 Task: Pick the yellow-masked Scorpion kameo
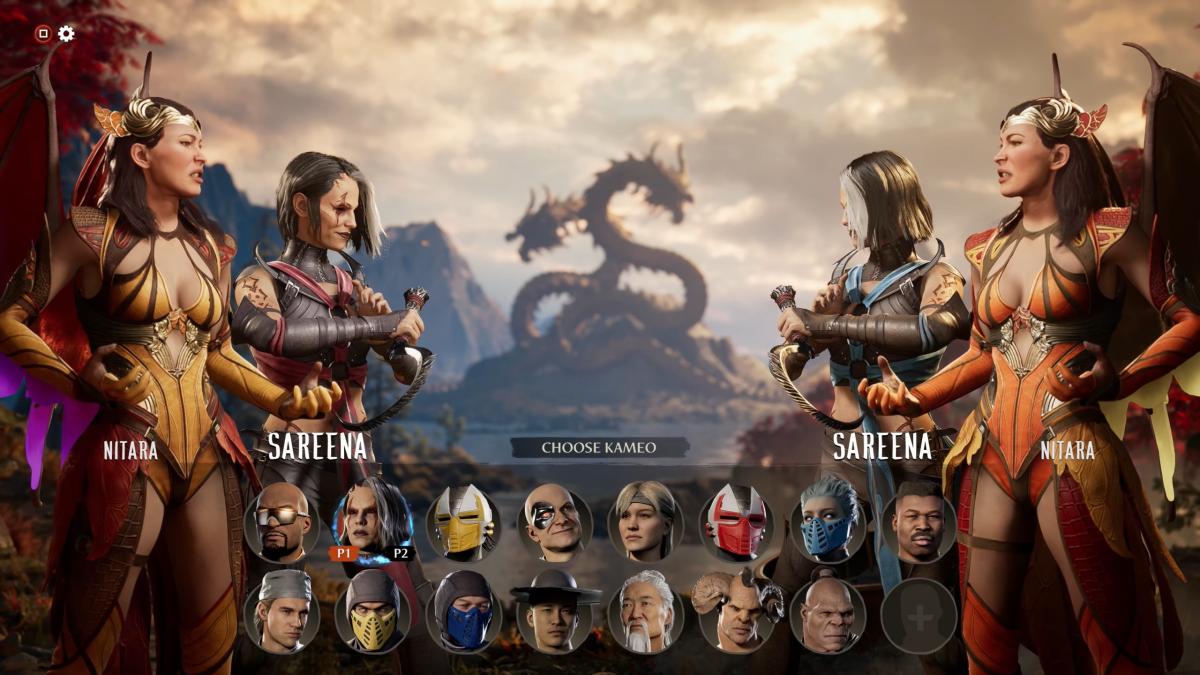(373, 614)
